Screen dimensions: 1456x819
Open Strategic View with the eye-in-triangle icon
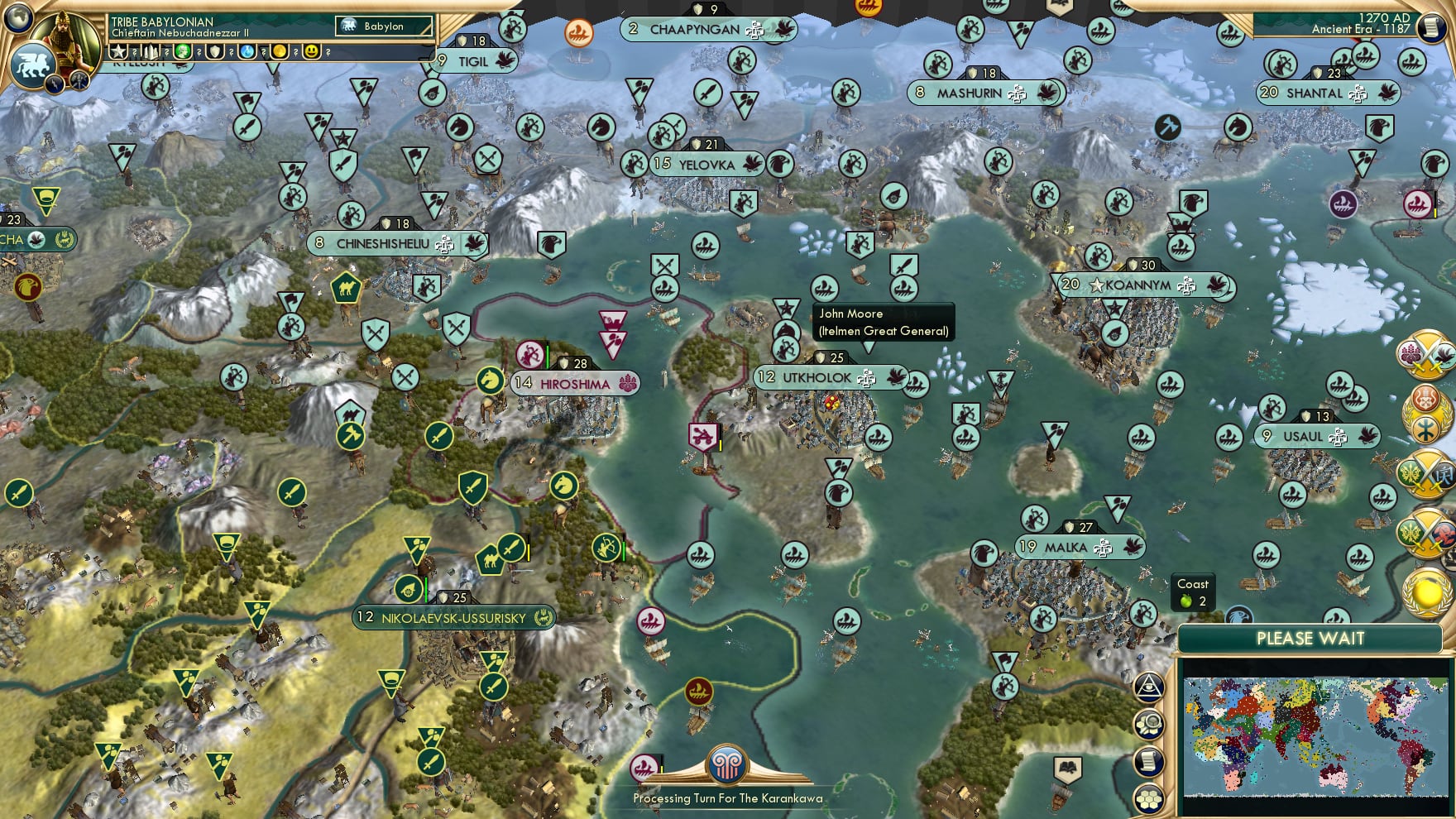coord(1150,687)
